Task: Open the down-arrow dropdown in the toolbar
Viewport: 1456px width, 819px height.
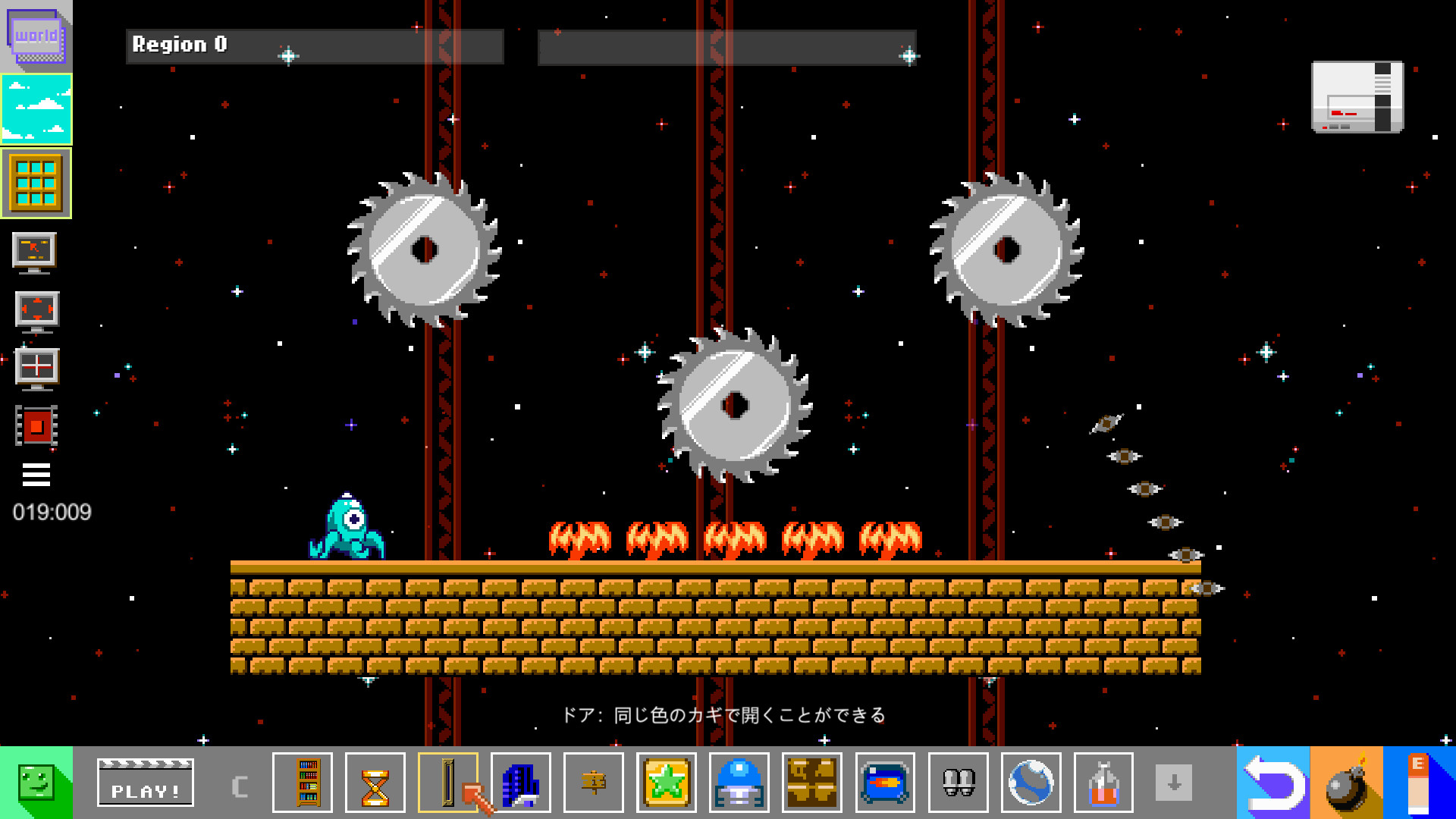Action: point(1175,783)
